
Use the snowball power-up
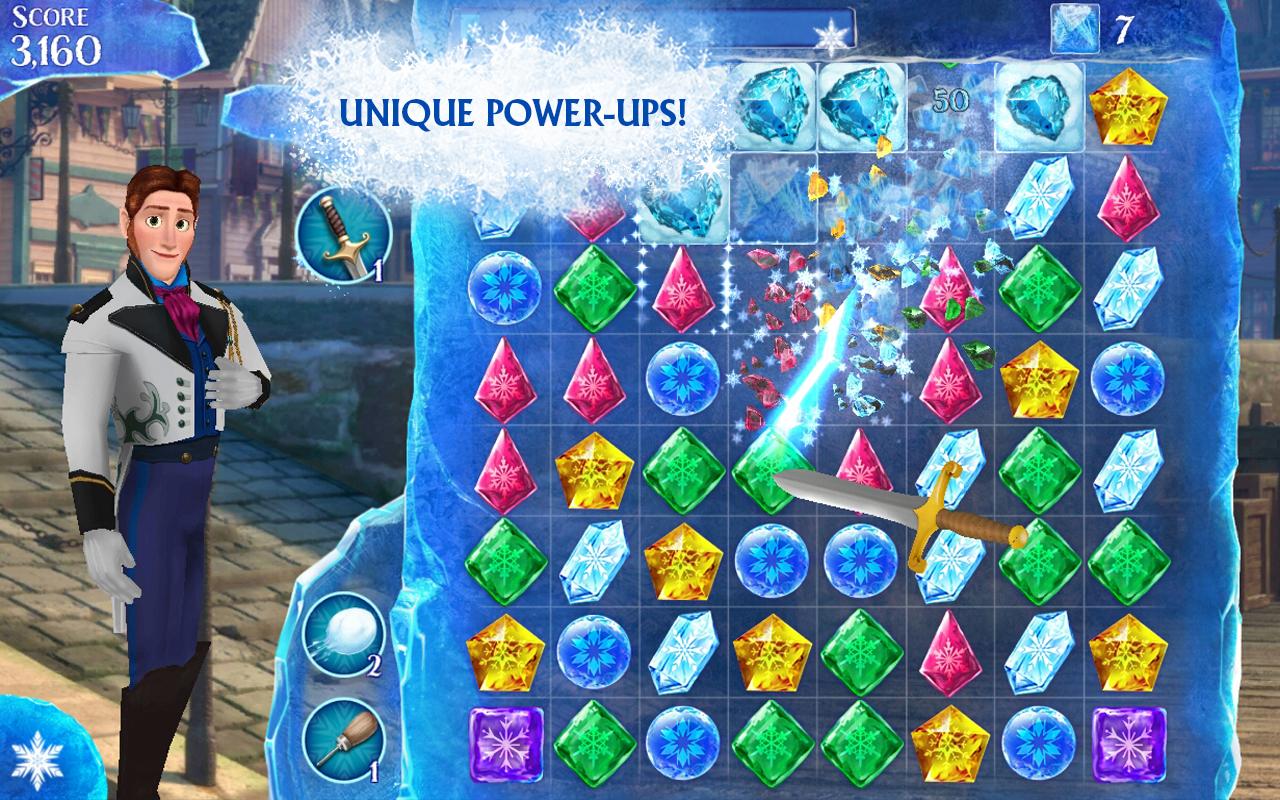[343, 635]
